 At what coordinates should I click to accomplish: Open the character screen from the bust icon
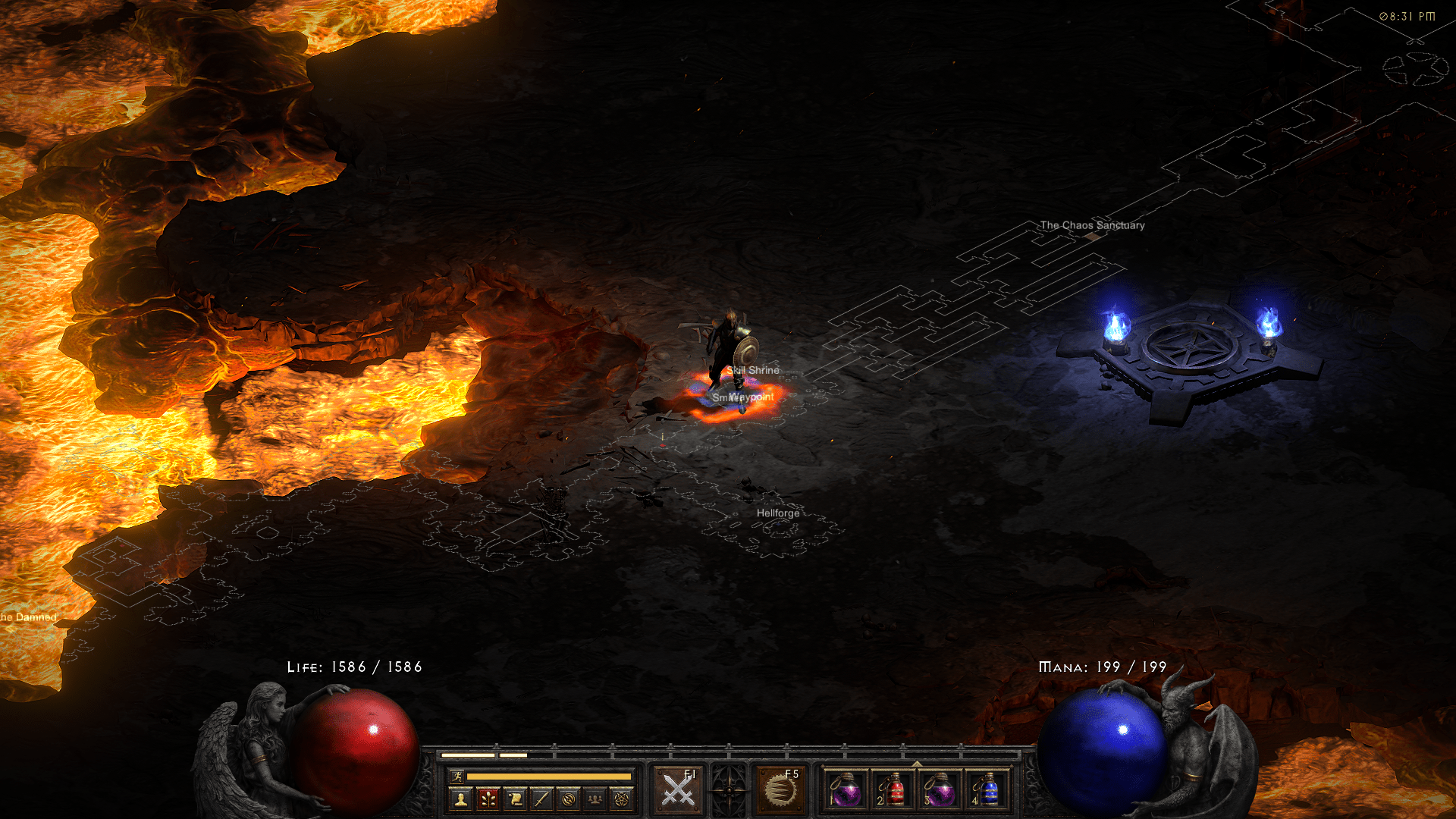[461, 799]
